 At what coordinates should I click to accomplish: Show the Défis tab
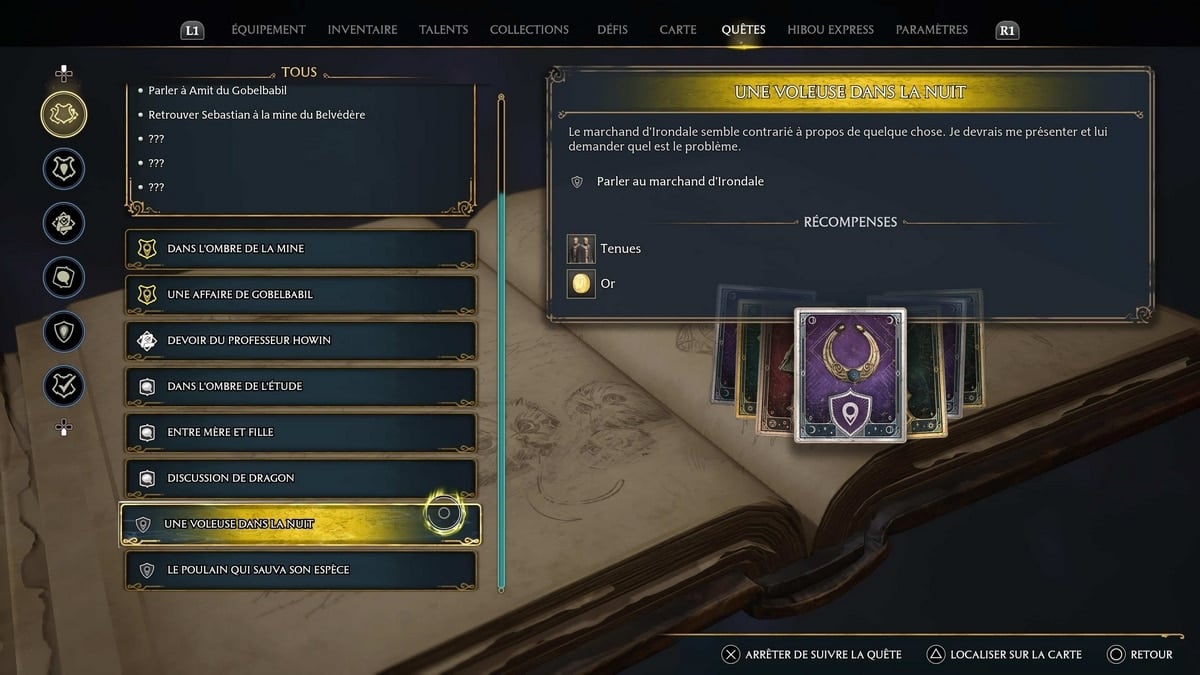pyautogui.click(x=612, y=30)
